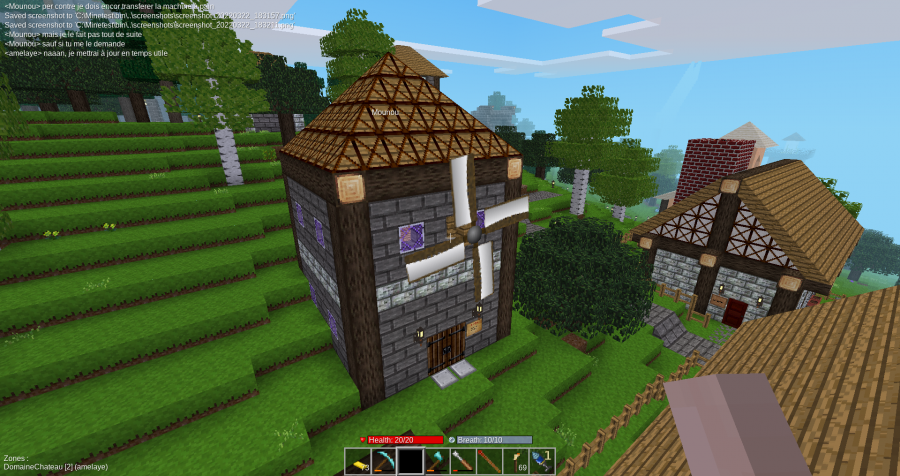Viewport: 900px width, 476px height.
Task: Choose the diamond axe hotbar slot
Action: point(437,461)
